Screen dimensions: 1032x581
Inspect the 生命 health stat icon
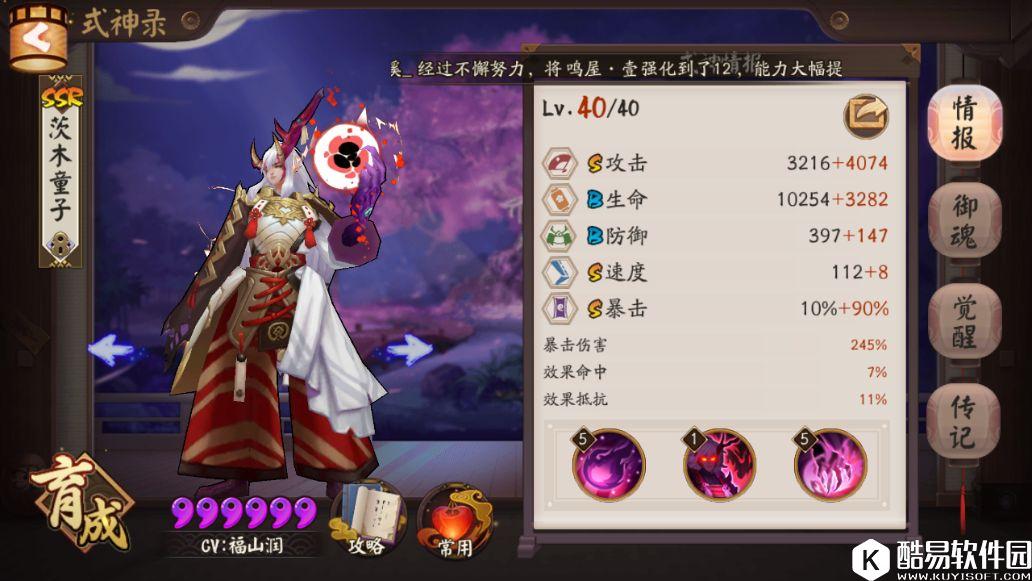[x=558, y=199]
